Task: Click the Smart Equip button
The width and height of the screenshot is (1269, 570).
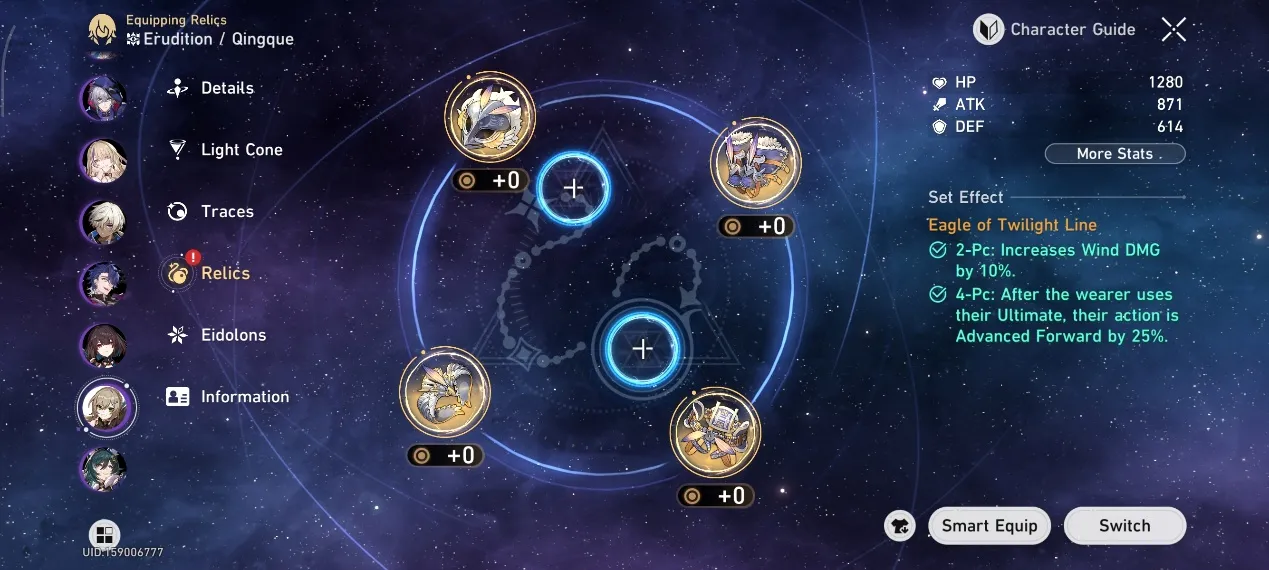Action: point(989,526)
